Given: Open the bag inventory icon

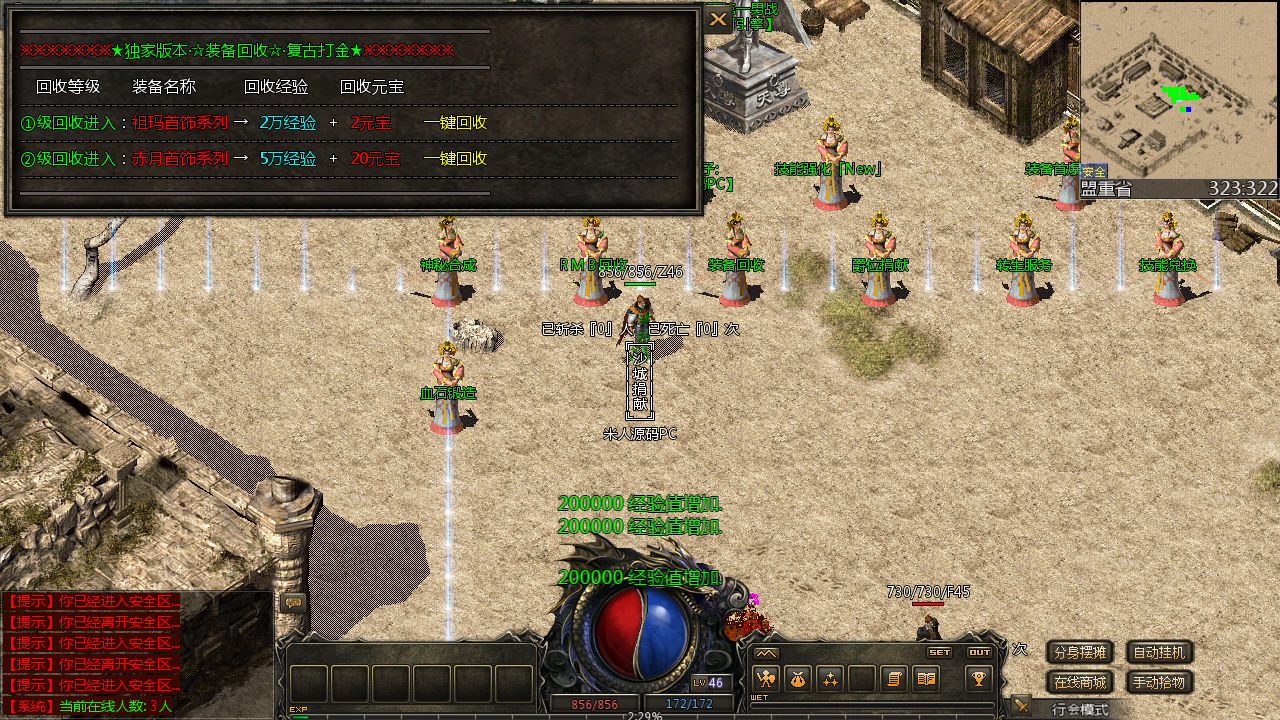Looking at the screenshot, I should coord(797,679).
